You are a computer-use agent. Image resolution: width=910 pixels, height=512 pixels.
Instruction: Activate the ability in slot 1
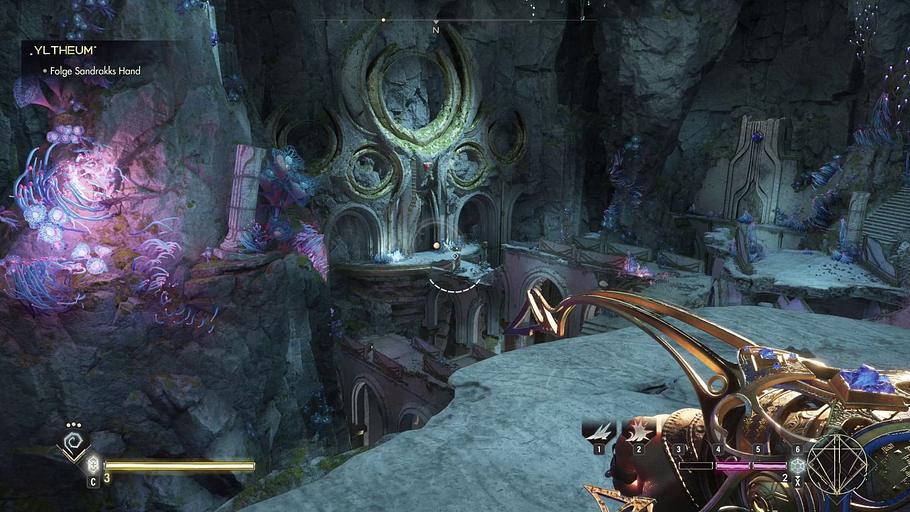pyautogui.click(x=598, y=432)
